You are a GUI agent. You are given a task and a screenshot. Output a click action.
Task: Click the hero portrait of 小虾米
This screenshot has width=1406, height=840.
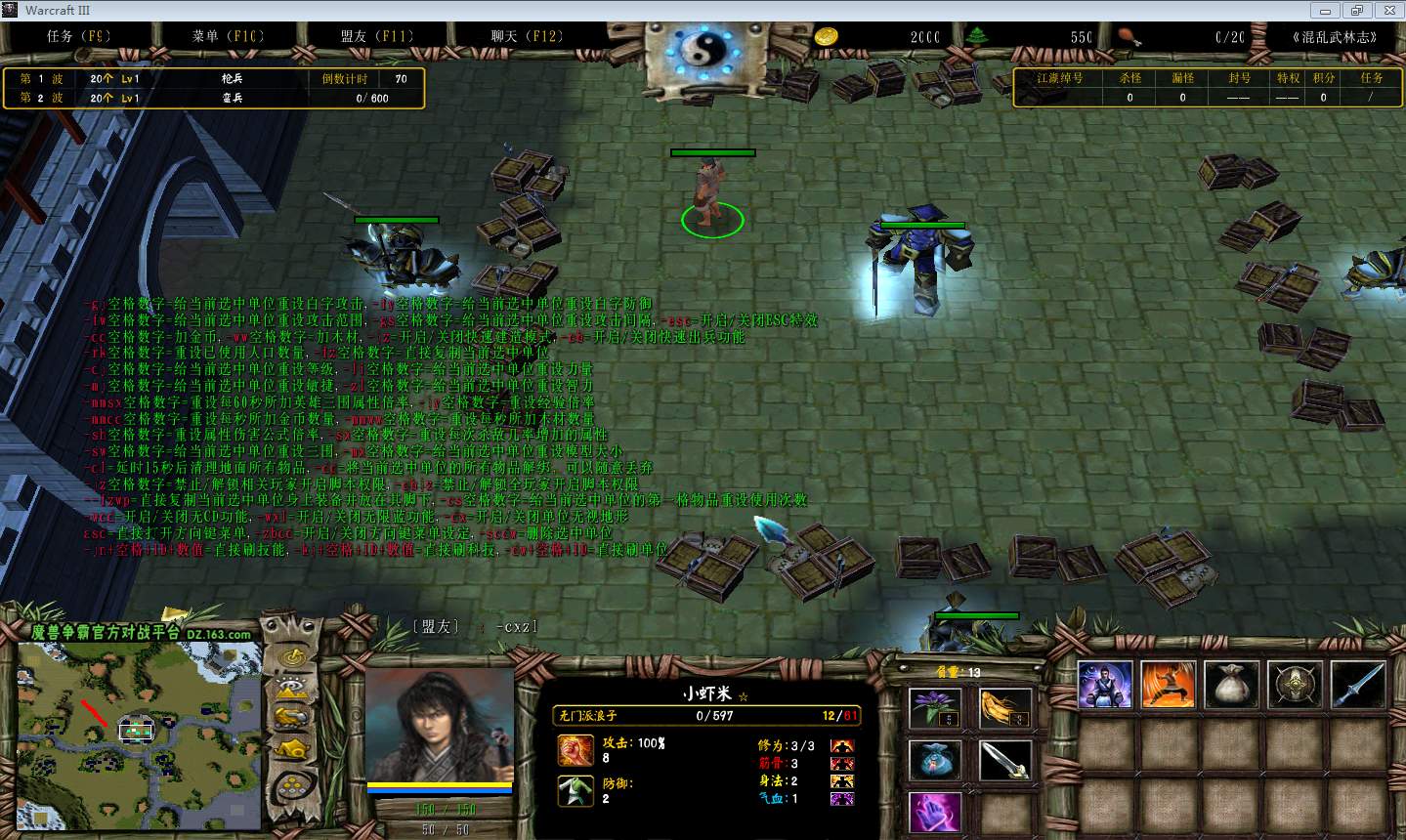pyautogui.click(x=440, y=723)
